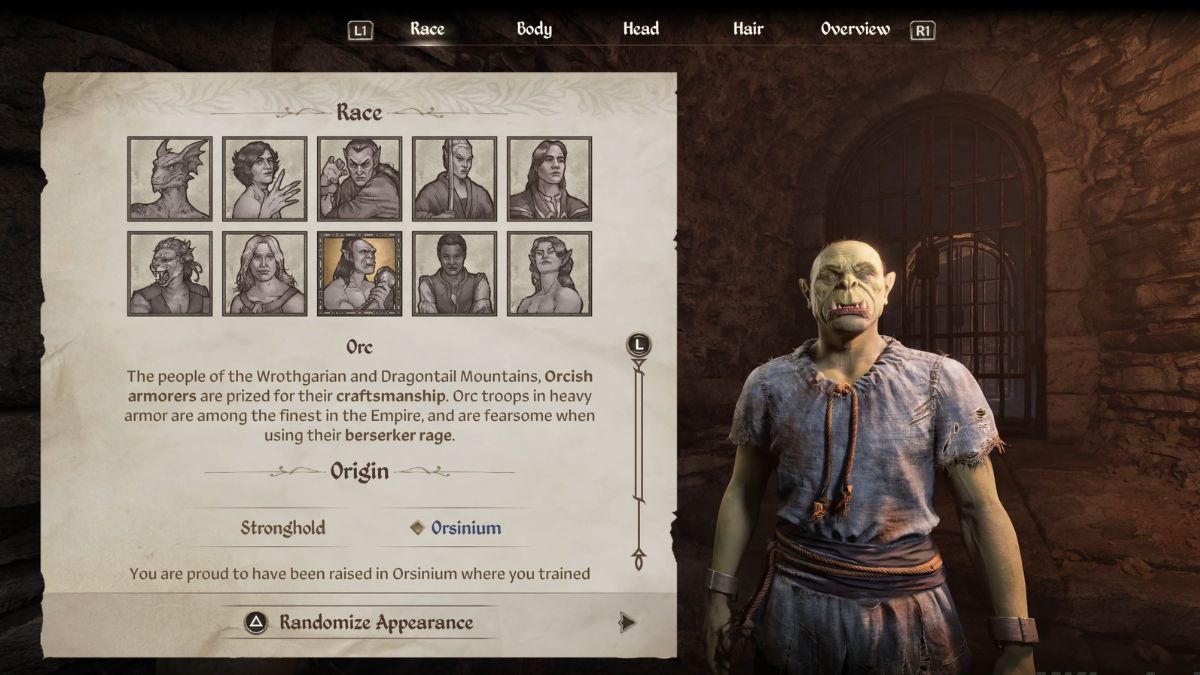Select the Race tab
The image size is (1200, 675).
click(427, 29)
